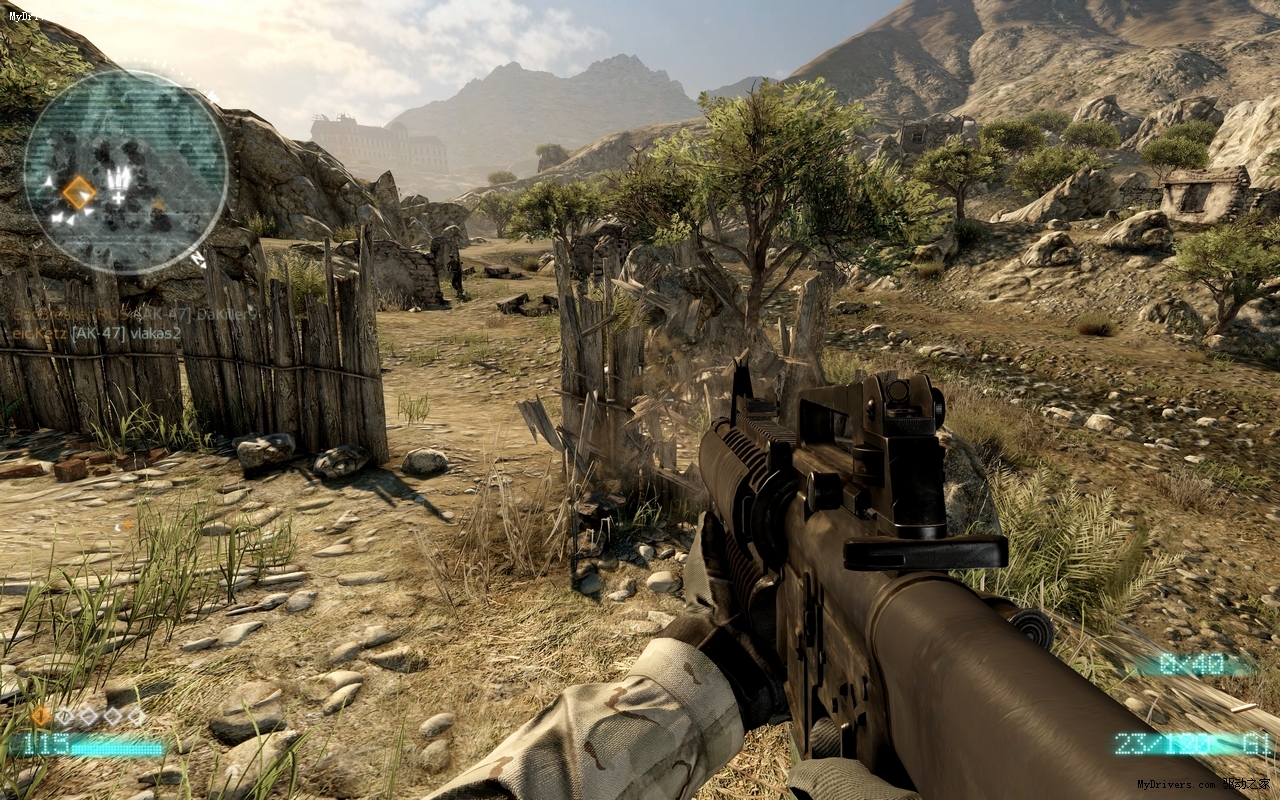The image size is (1280, 800).
Task: Activate the orange diamond support action icon
Action: pyautogui.click(x=41, y=715)
